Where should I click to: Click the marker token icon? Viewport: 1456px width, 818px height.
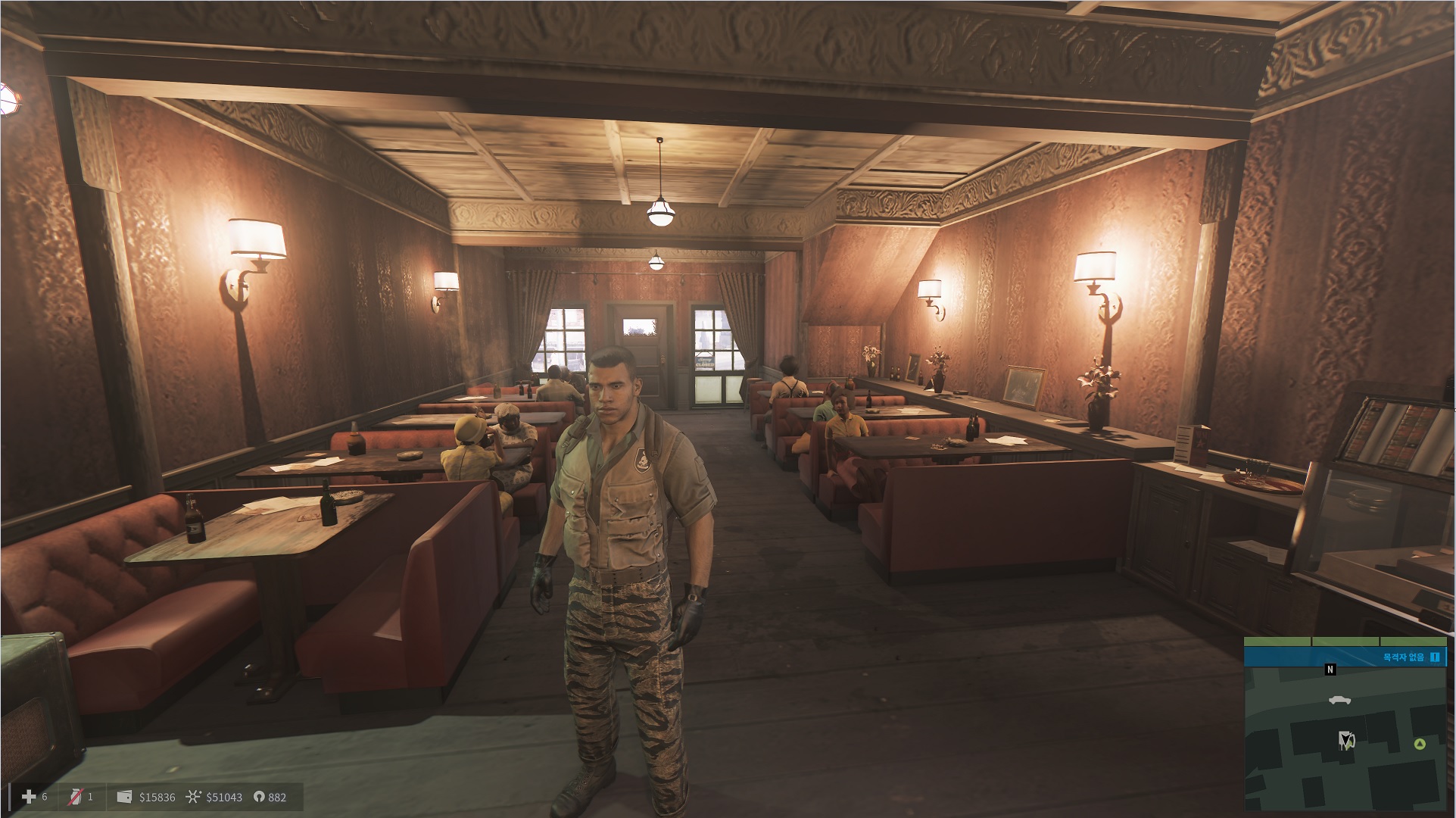click(x=258, y=797)
